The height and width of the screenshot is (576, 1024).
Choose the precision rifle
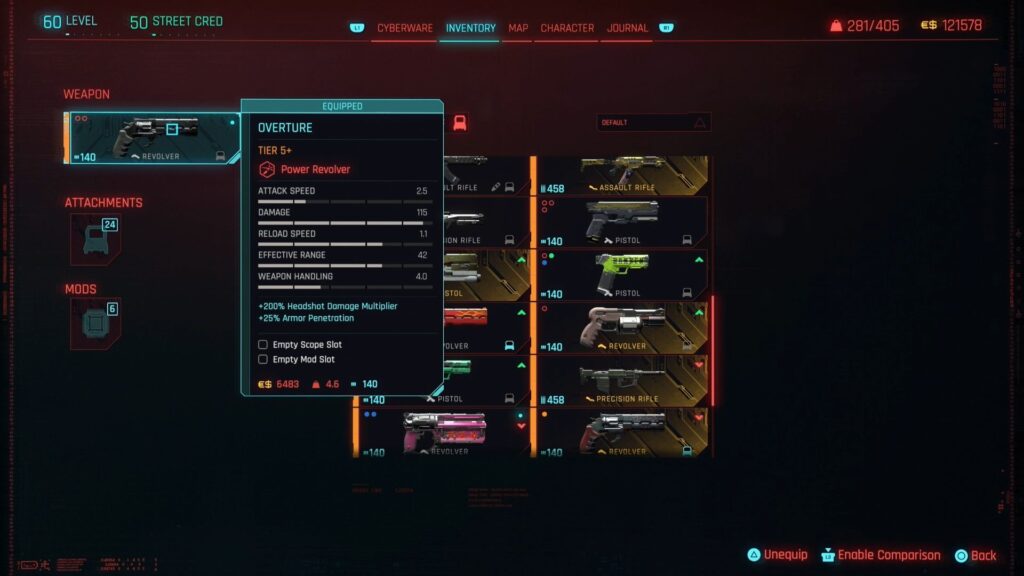point(622,380)
